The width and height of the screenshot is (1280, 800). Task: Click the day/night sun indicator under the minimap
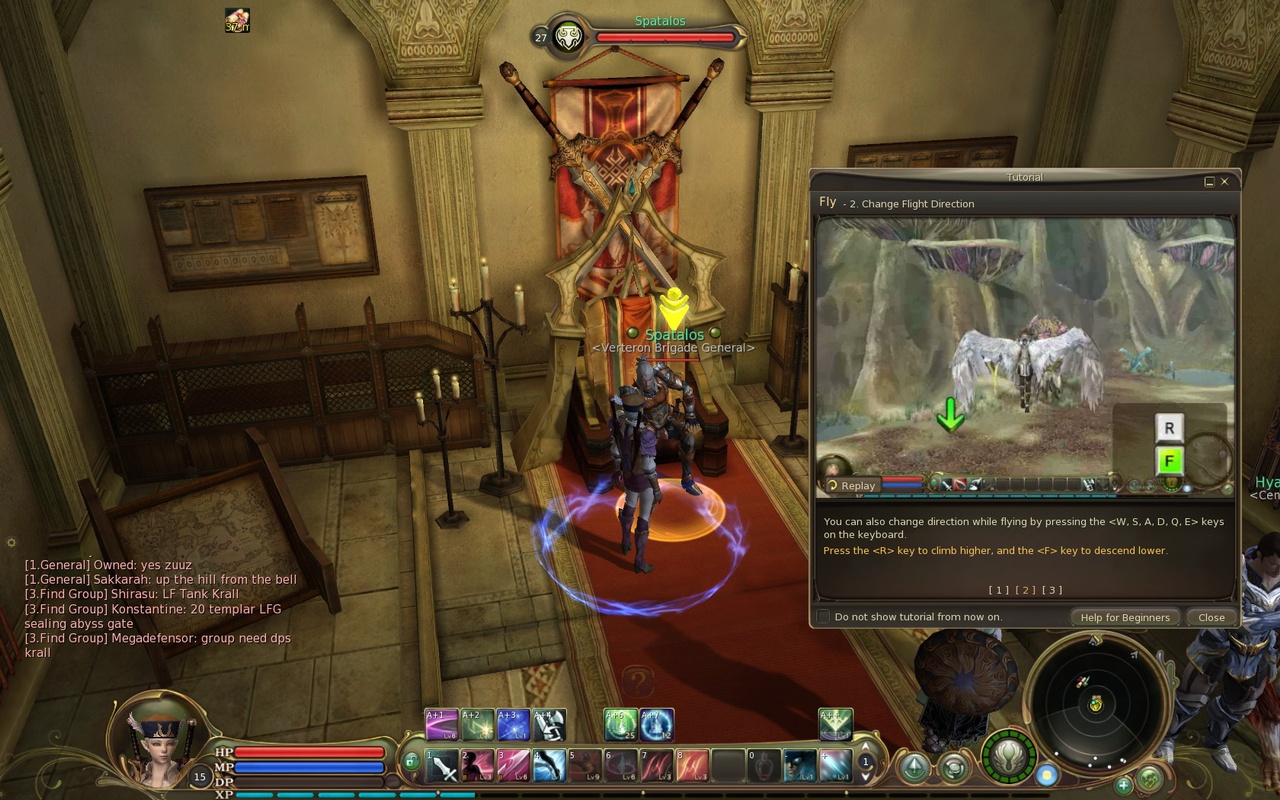[x=1047, y=777]
